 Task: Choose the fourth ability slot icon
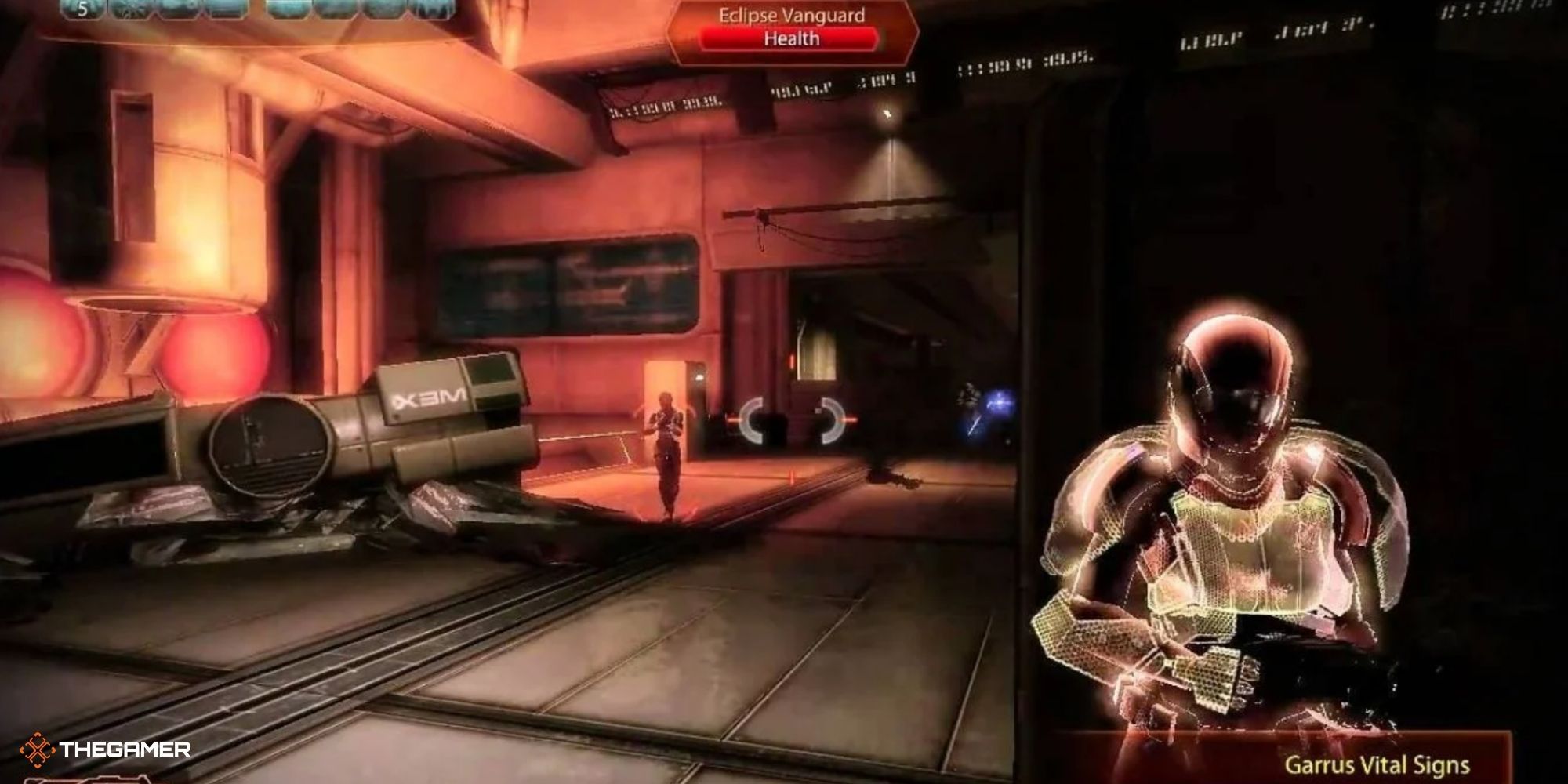tap(223, 12)
